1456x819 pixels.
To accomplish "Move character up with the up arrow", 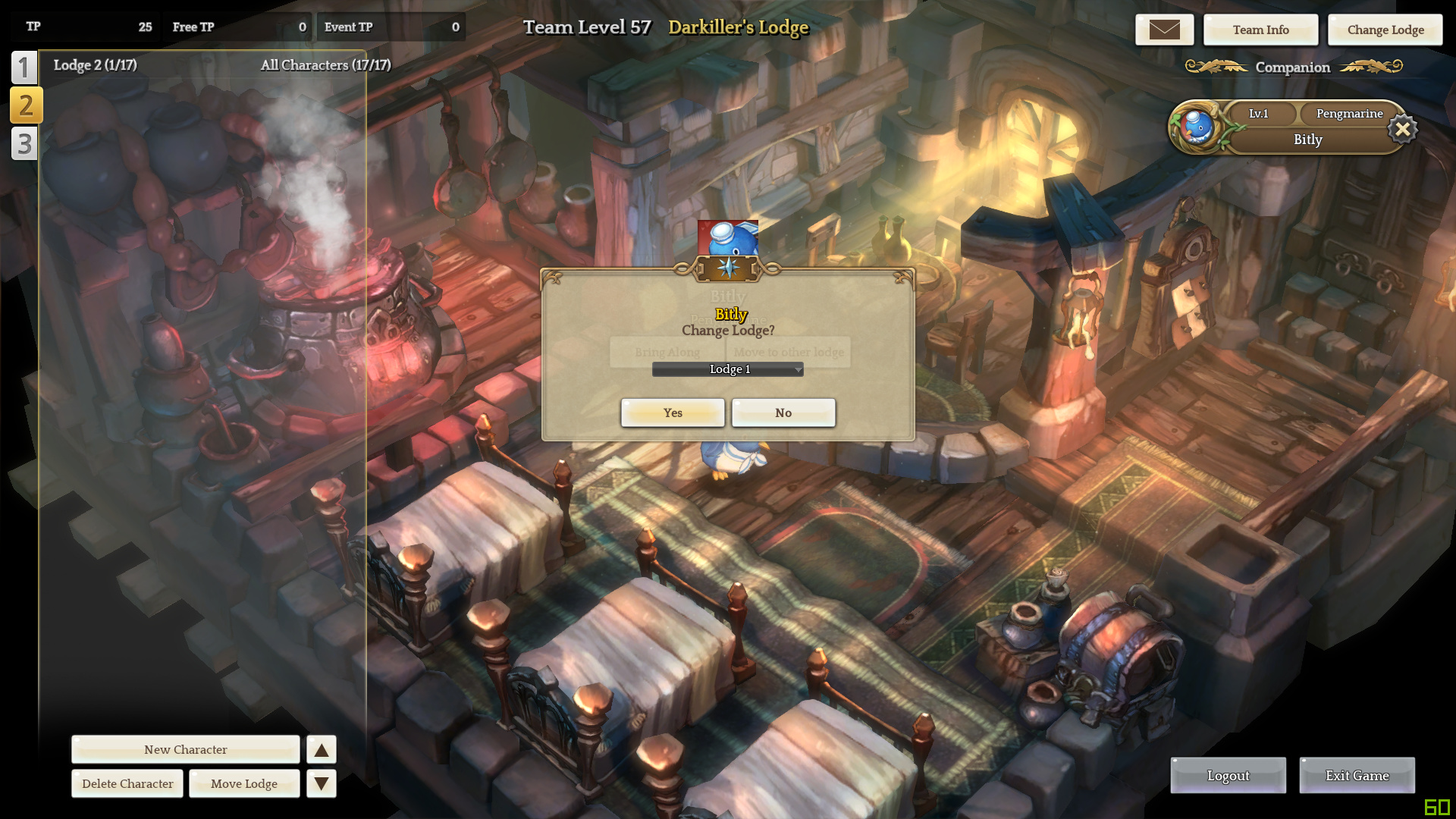I will click(322, 749).
